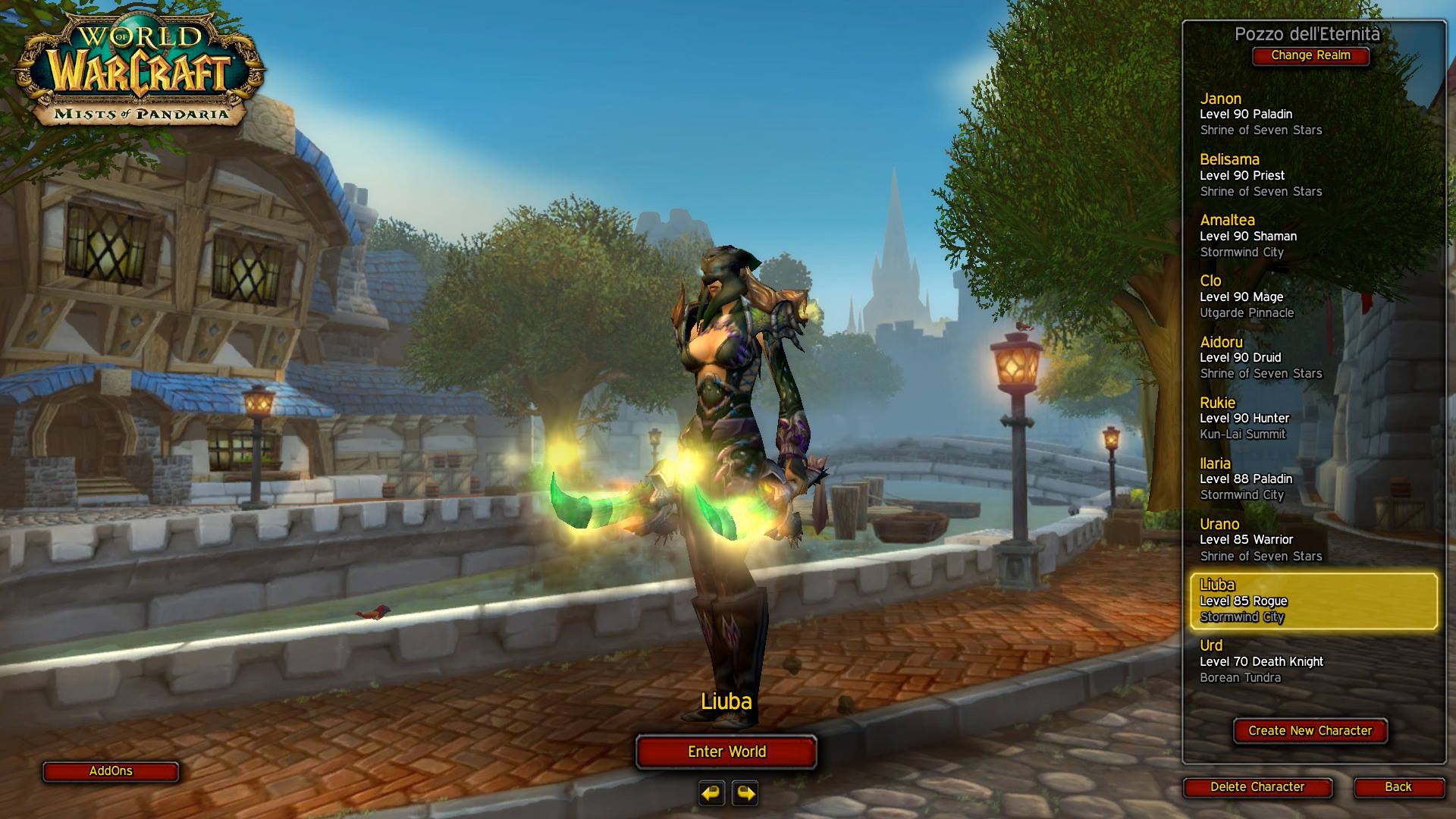
Task: Rotate character with the left arrow
Action: point(711,793)
